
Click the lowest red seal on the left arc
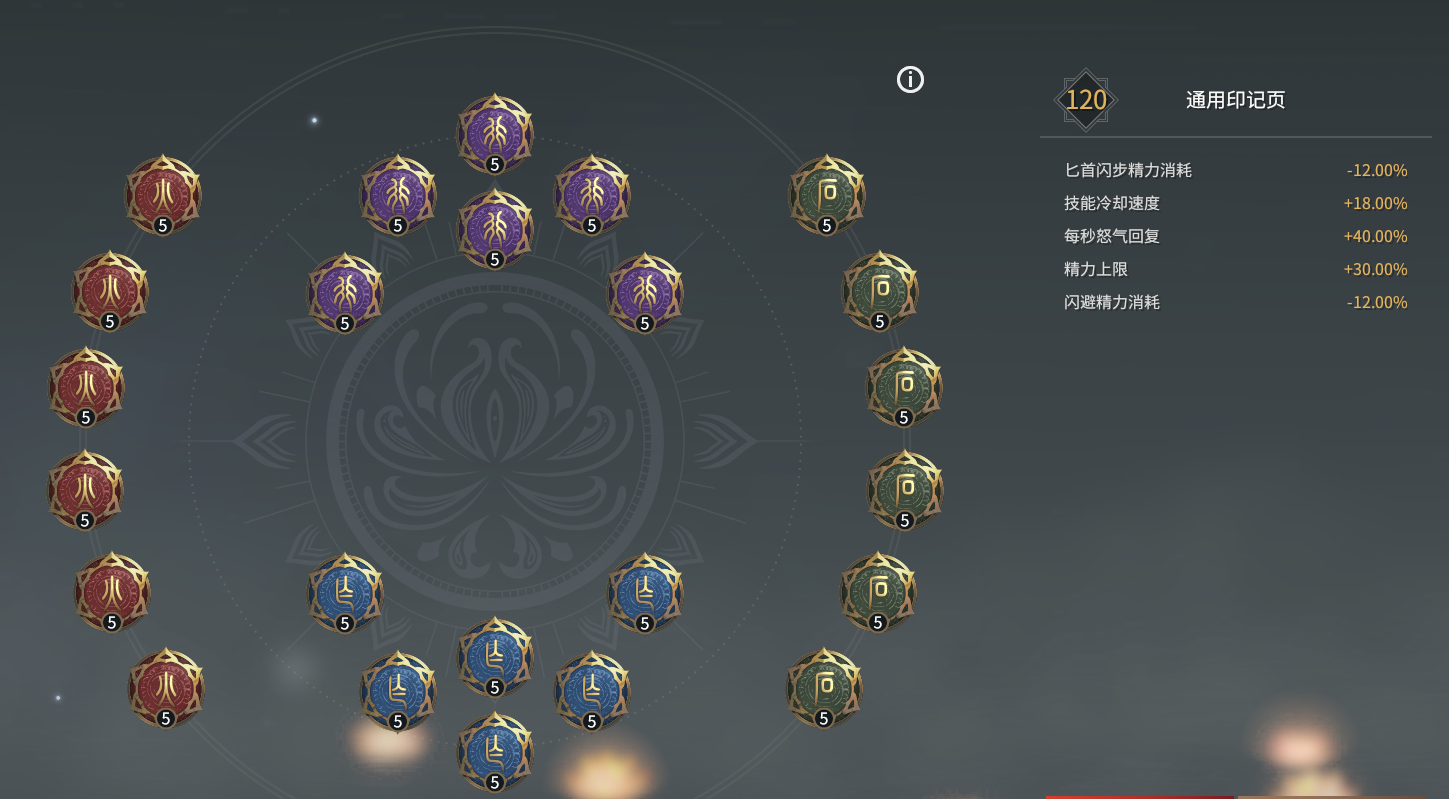click(x=166, y=689)
